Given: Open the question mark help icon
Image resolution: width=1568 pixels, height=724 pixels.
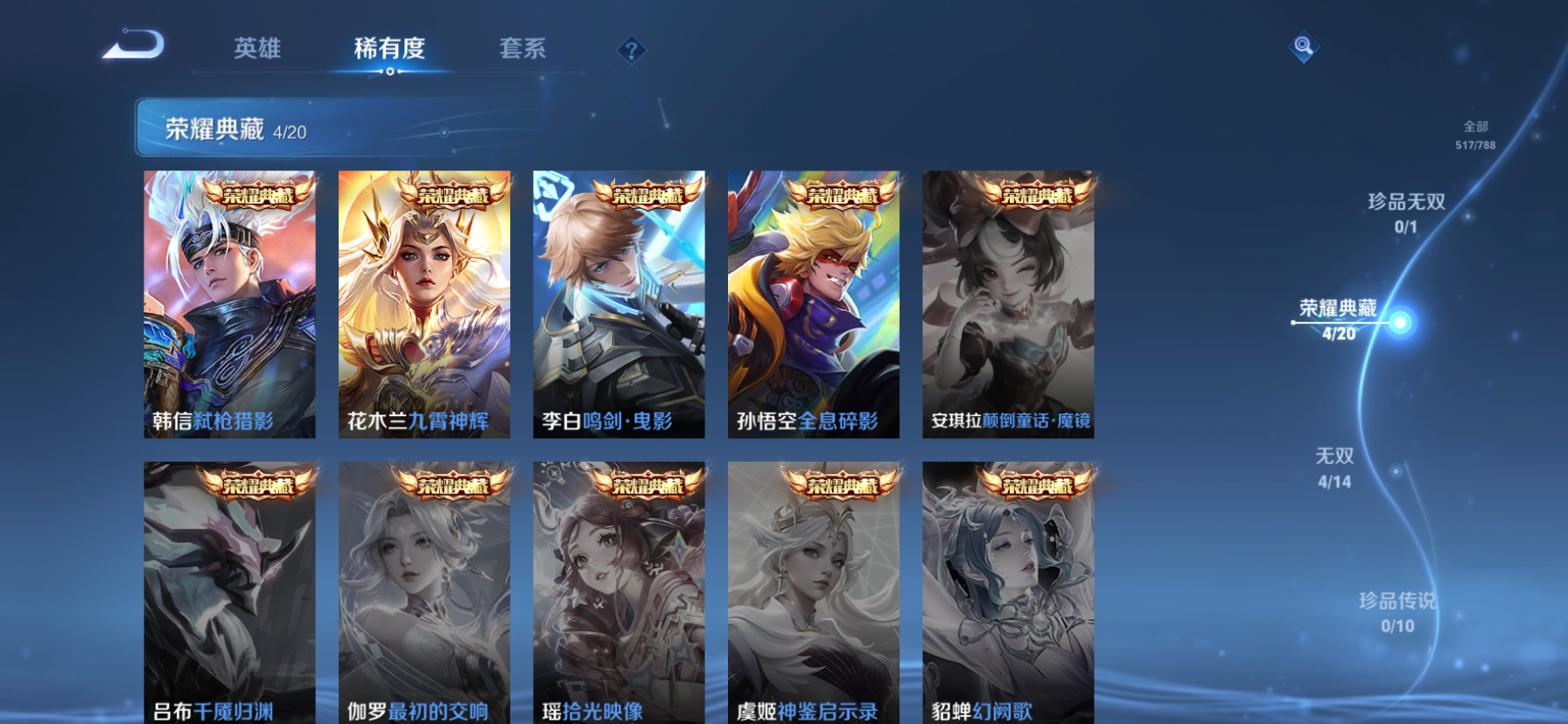Looking at the screenshot, I should pos(631,50).
